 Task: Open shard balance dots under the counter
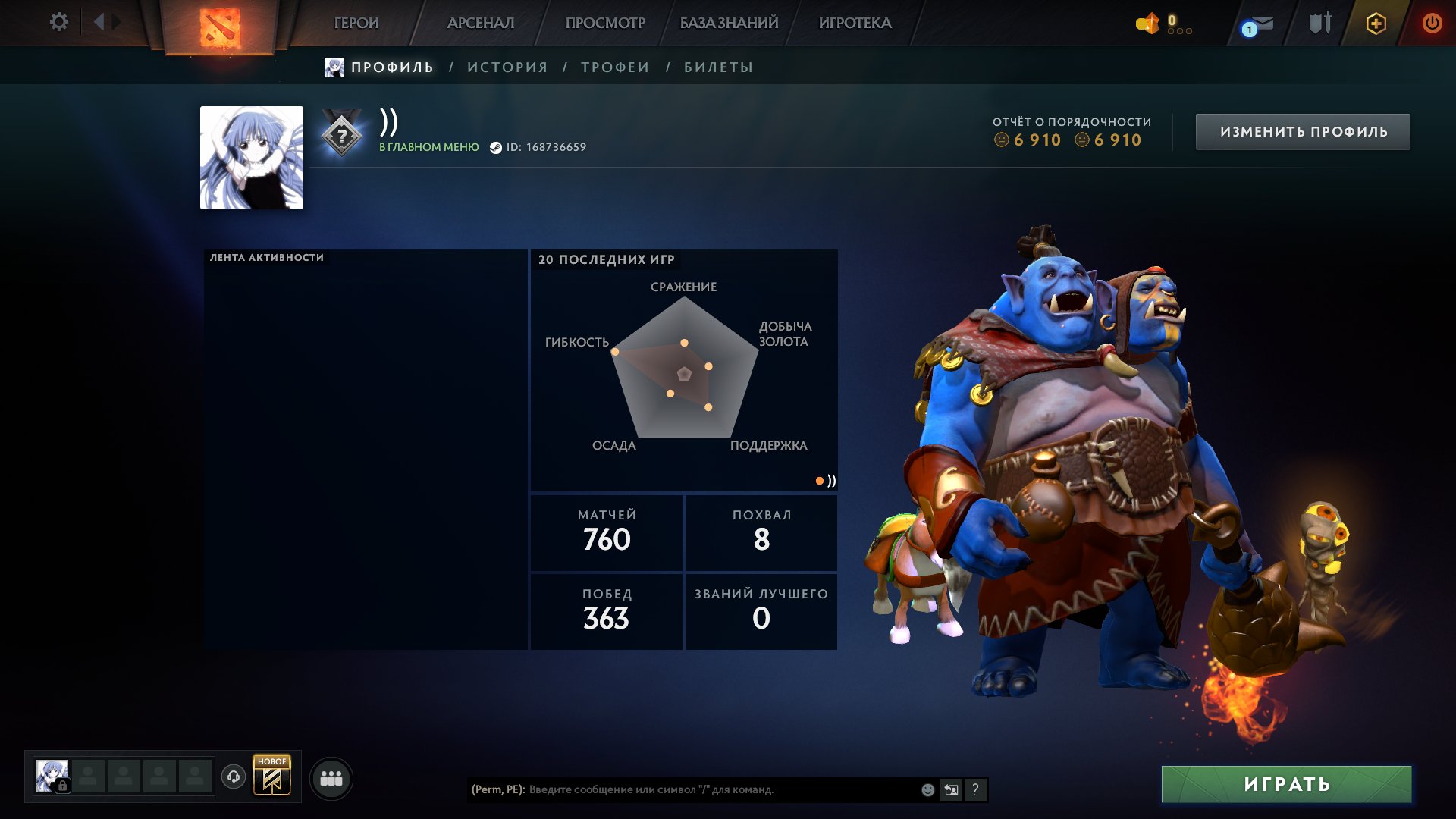1181,32
